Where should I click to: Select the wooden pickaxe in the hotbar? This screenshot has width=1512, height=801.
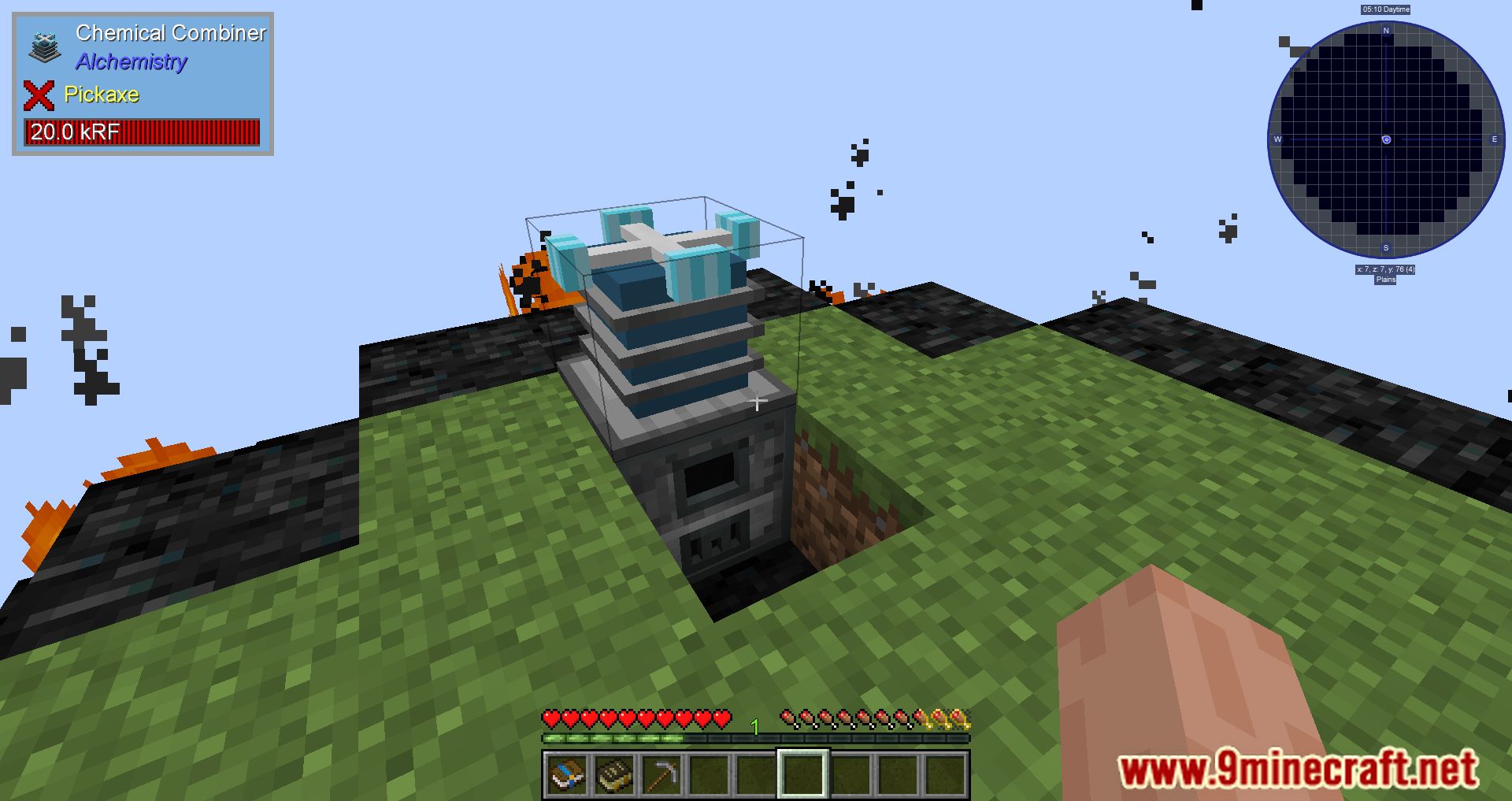662,774
